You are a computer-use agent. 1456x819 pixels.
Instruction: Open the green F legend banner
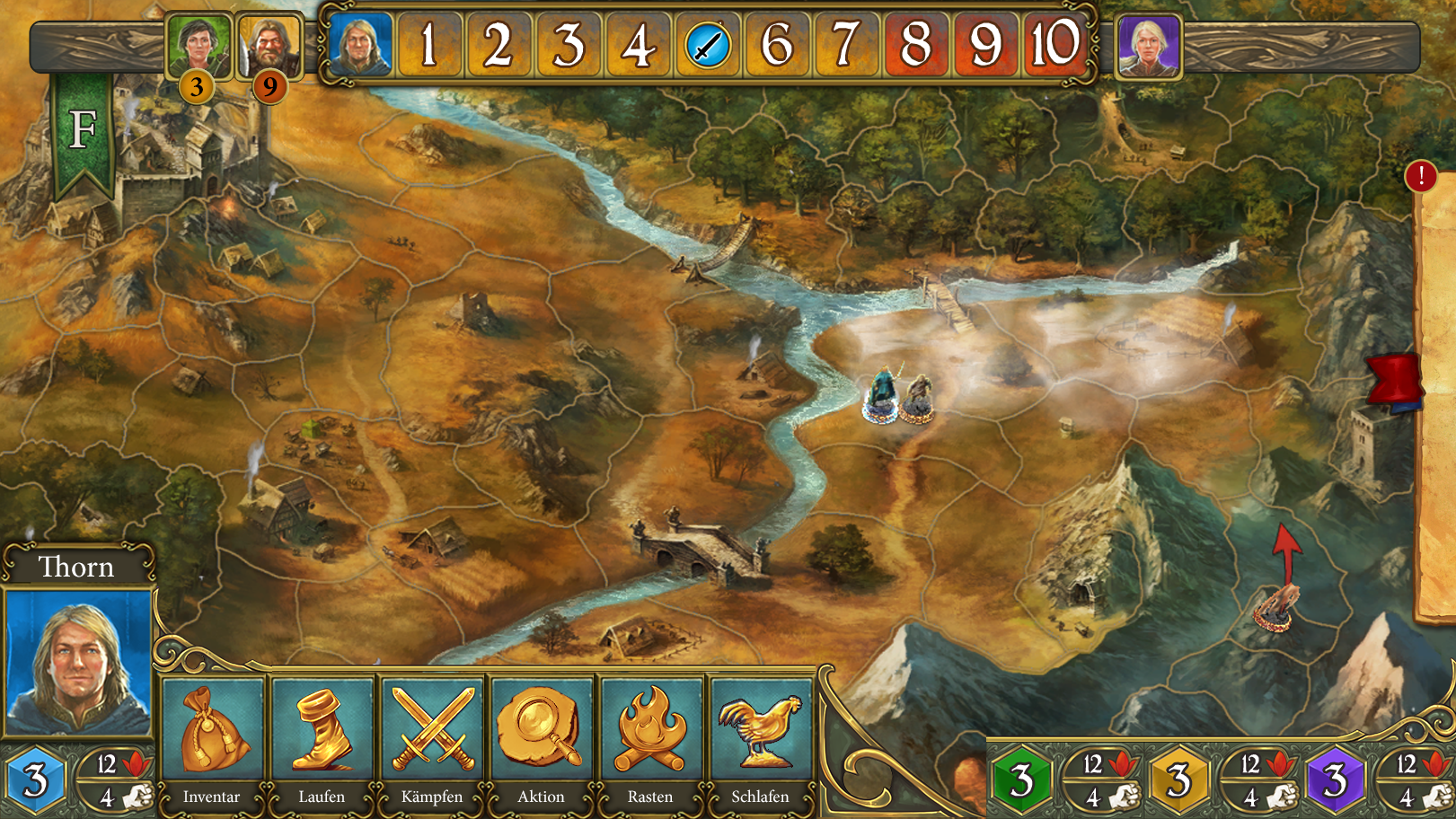tap(83, 131)
